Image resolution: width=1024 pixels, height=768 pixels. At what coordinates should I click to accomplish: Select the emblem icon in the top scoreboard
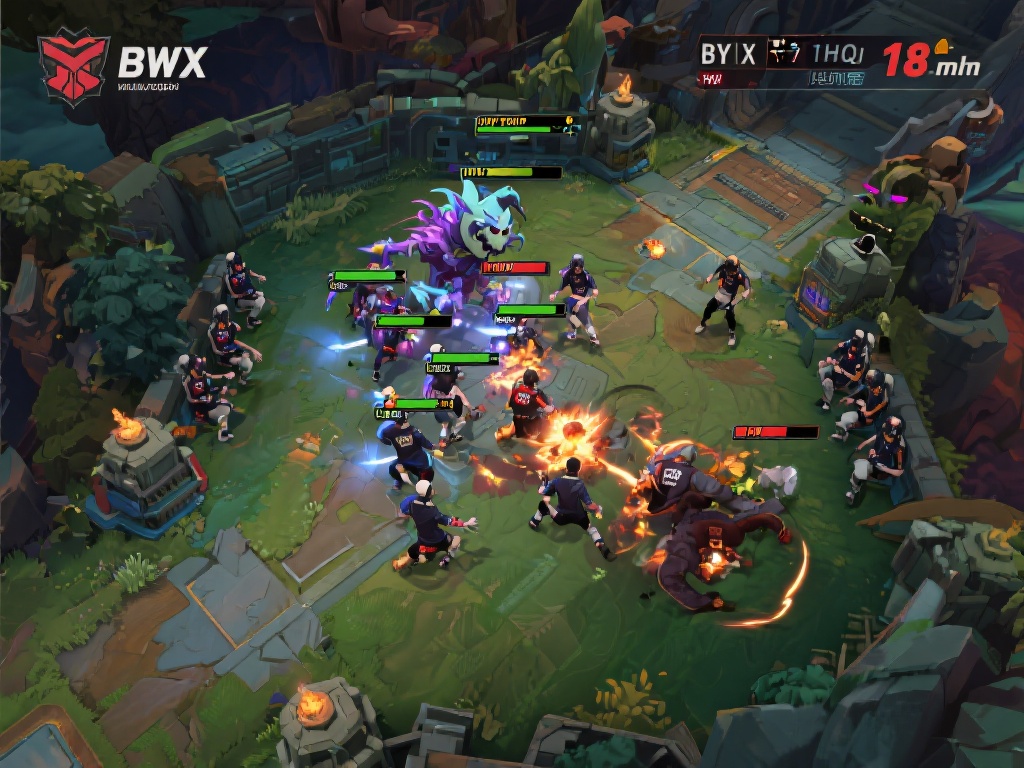pyautogui.click(x=783, y=53)
